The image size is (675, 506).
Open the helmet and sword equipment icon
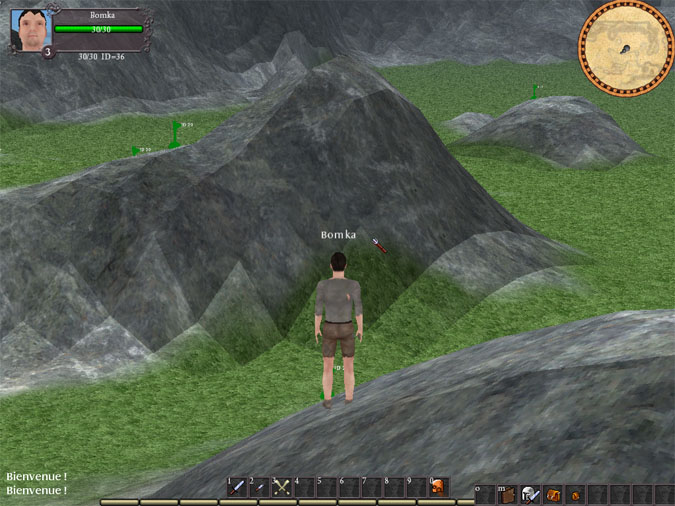[x=530, y=494]
